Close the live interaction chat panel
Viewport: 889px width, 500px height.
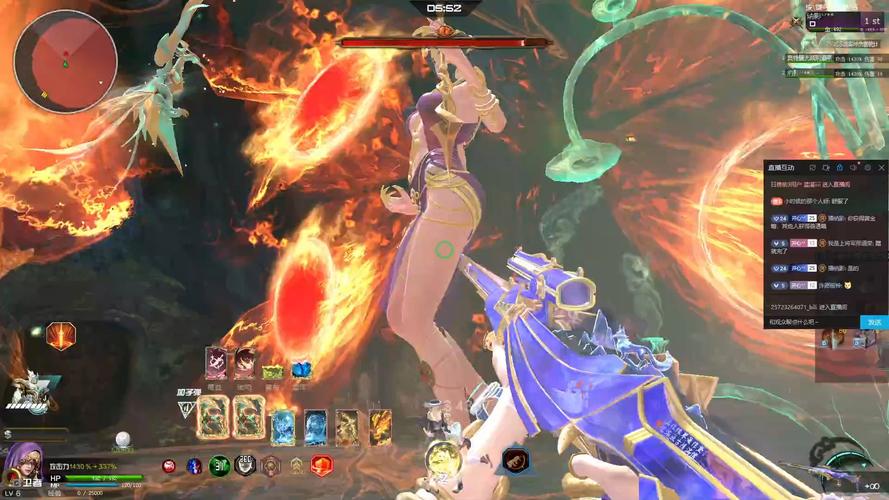click(881, 167)
